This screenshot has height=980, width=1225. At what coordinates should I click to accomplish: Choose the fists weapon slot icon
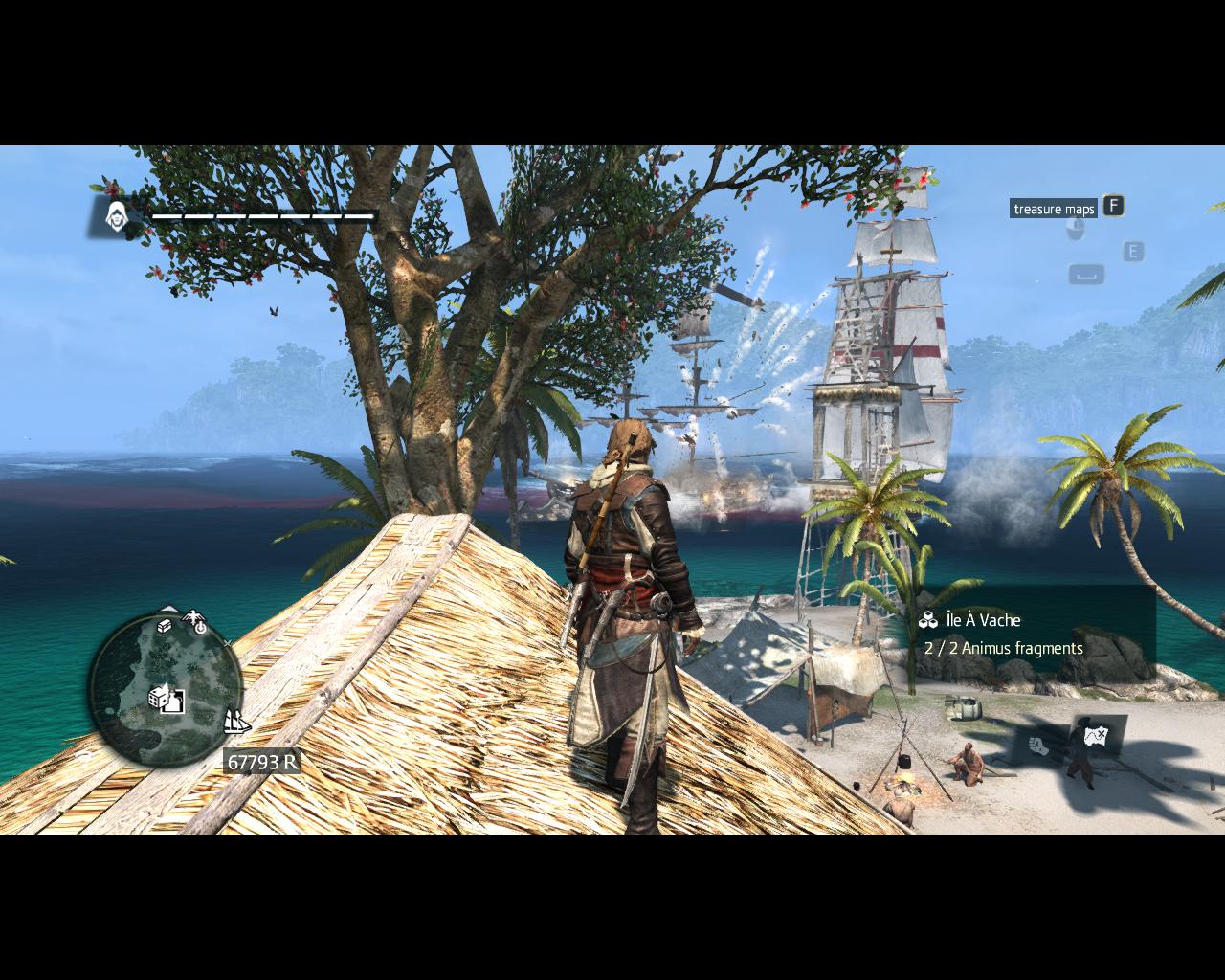pyautogui.click(x=1036, y=744)
